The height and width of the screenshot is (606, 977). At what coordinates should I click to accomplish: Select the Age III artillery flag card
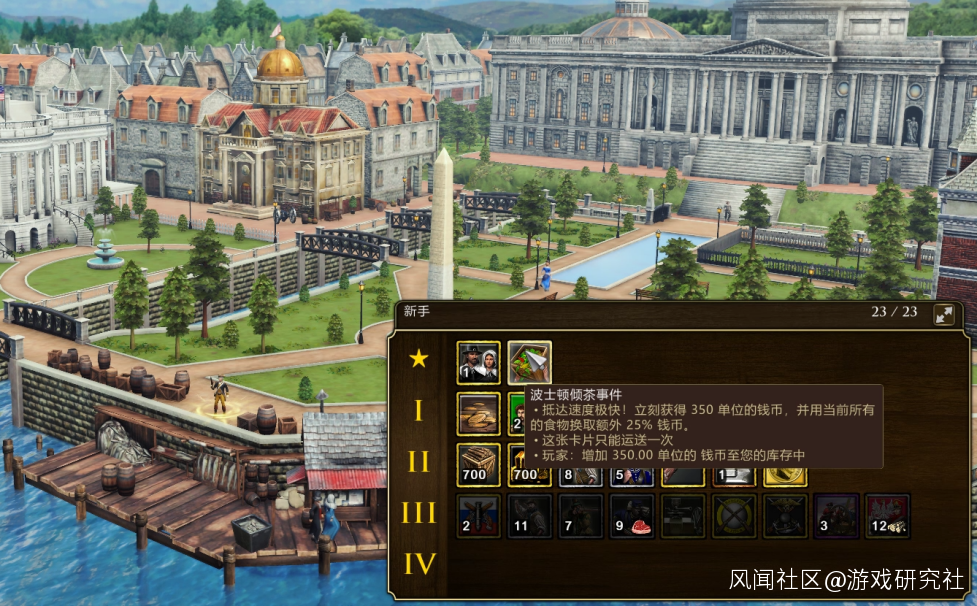478,515
